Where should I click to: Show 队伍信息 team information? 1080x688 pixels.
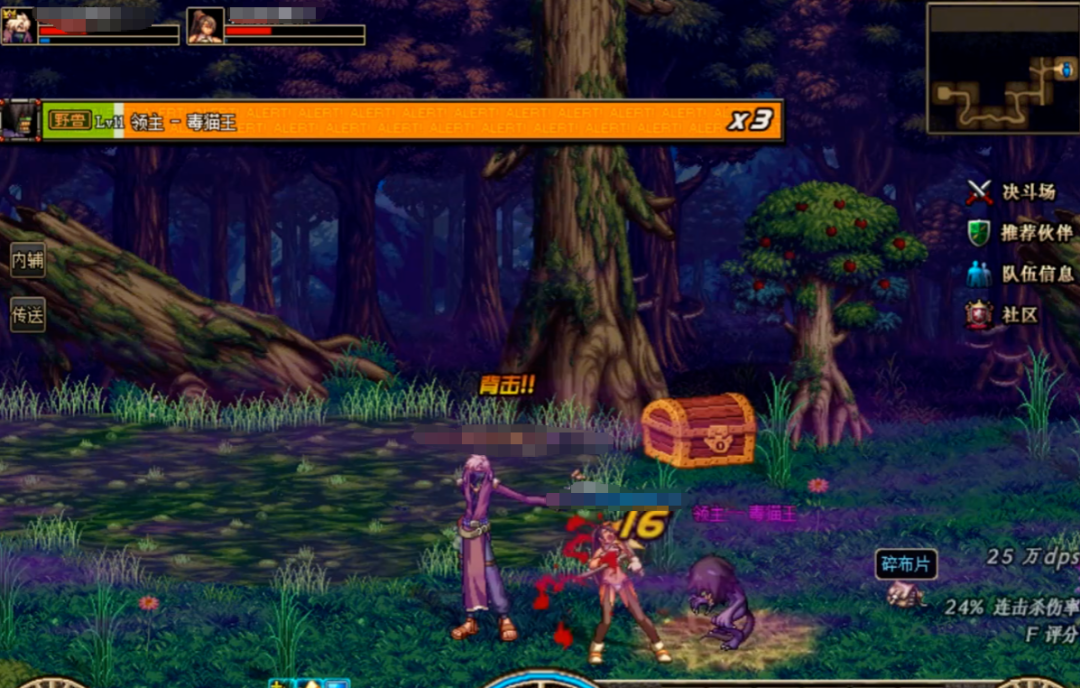coord(1020,273)
